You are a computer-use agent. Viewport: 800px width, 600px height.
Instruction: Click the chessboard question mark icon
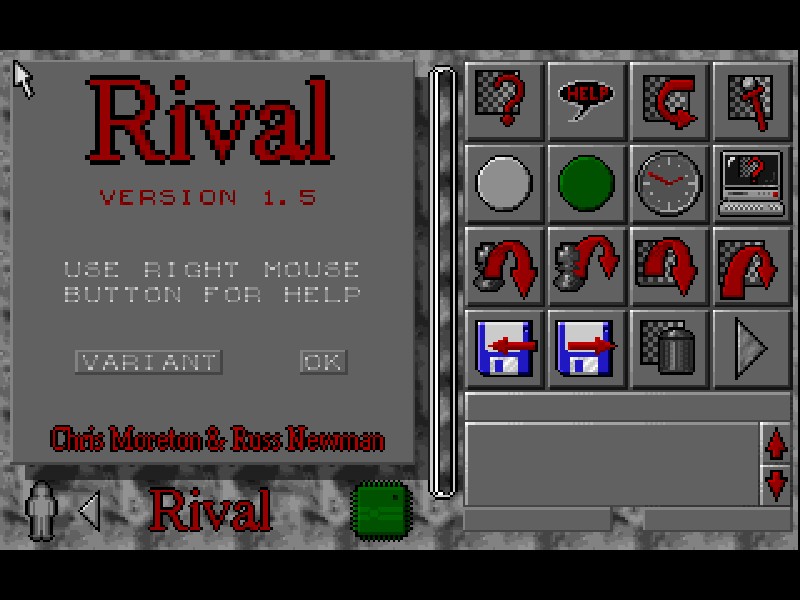pyautogui.click(x=505, y=101)
